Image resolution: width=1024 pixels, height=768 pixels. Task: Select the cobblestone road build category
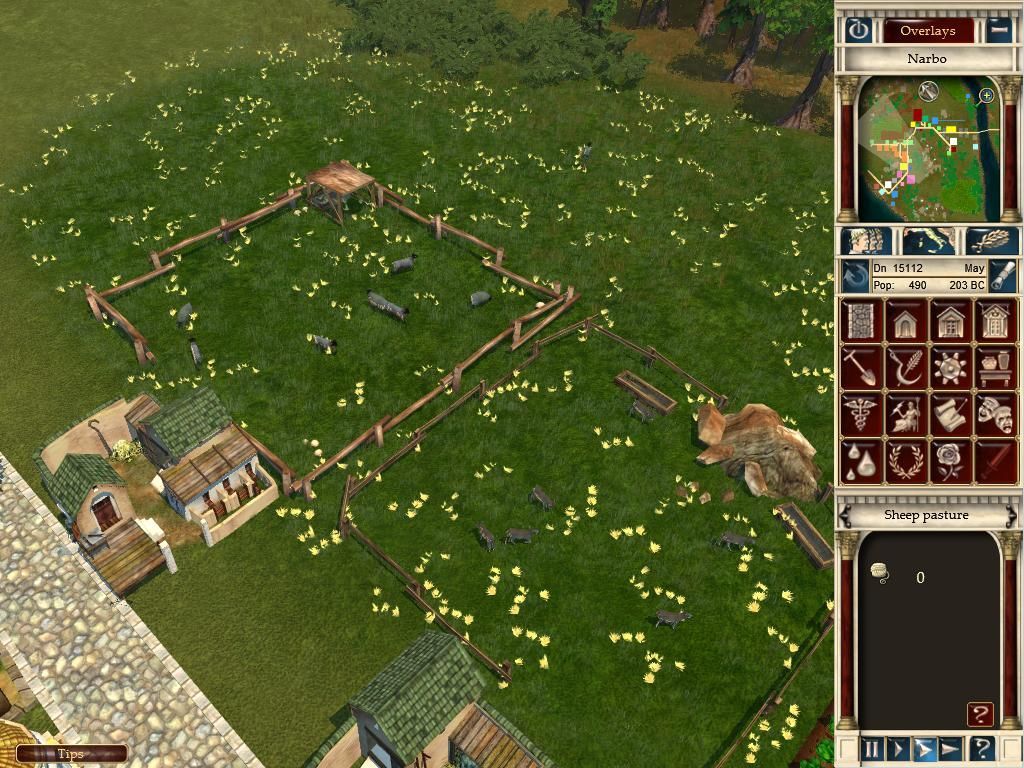pos(860,322)
